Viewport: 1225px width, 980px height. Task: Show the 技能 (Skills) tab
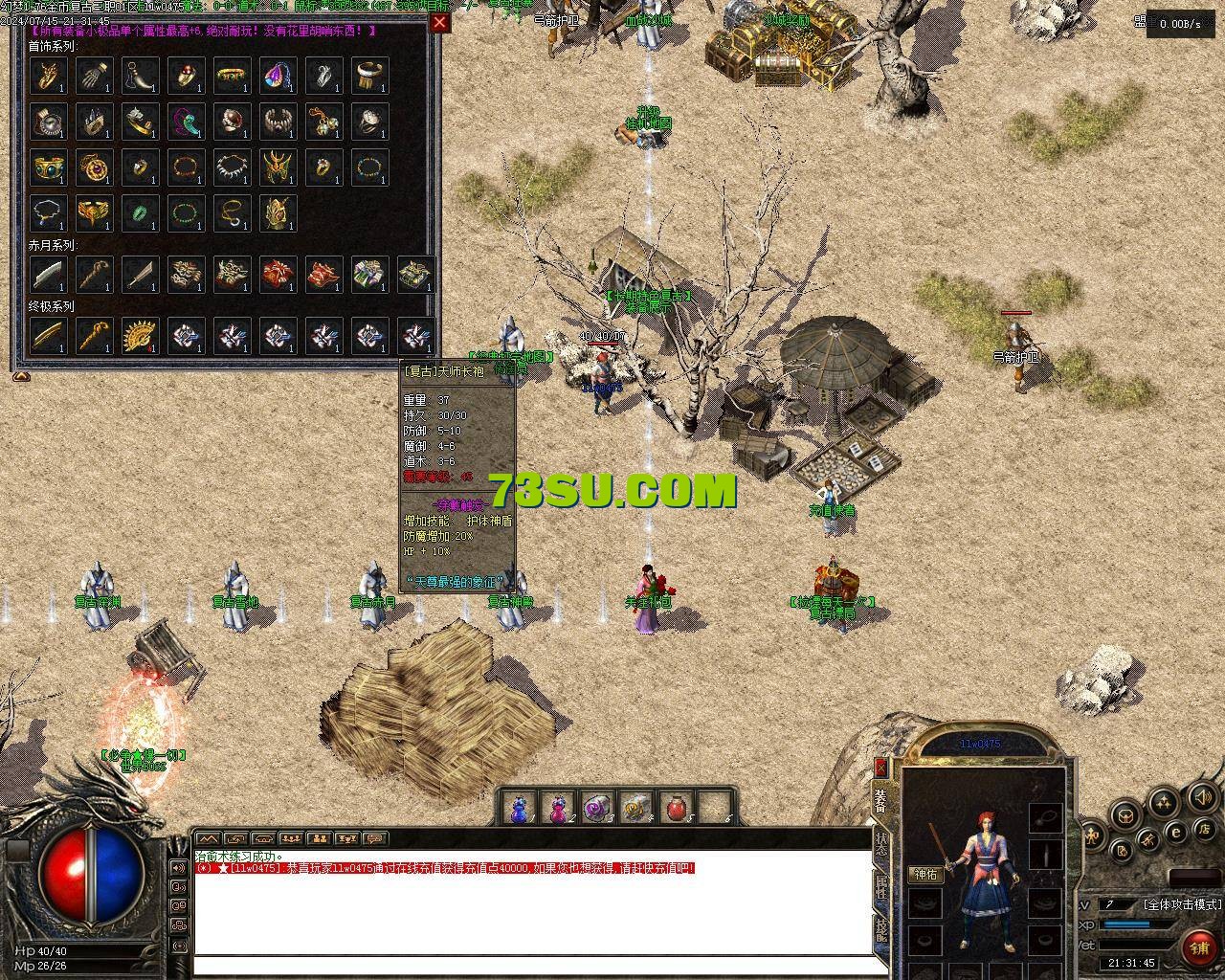click(881, 928)
